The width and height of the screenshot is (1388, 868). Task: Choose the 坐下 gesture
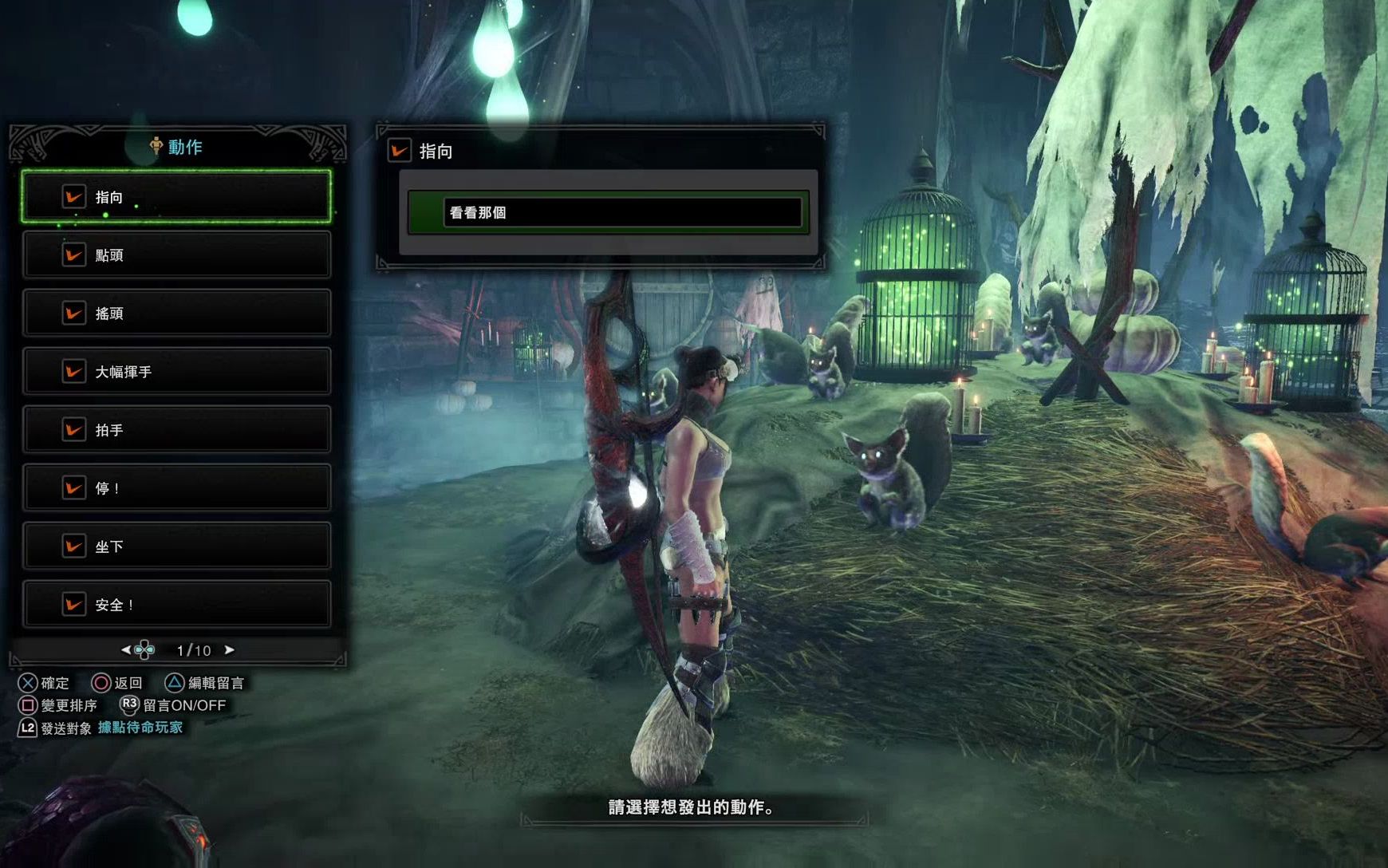pyautogui.click(x=176, y=546)
